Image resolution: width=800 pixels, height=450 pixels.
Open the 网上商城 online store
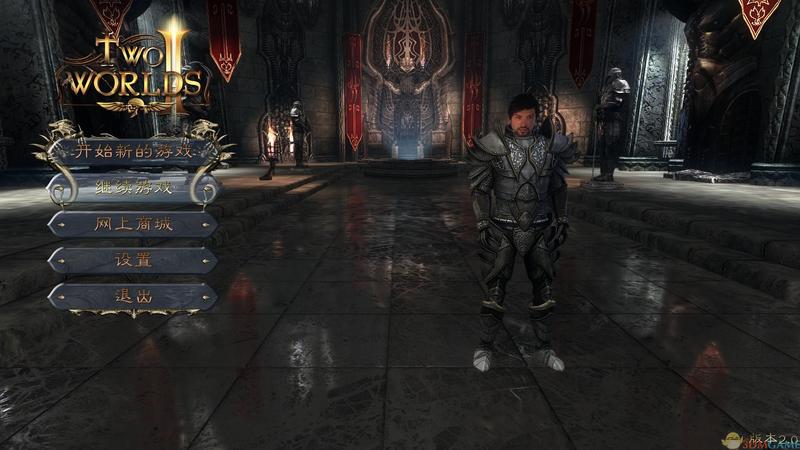tap(133, 224)
